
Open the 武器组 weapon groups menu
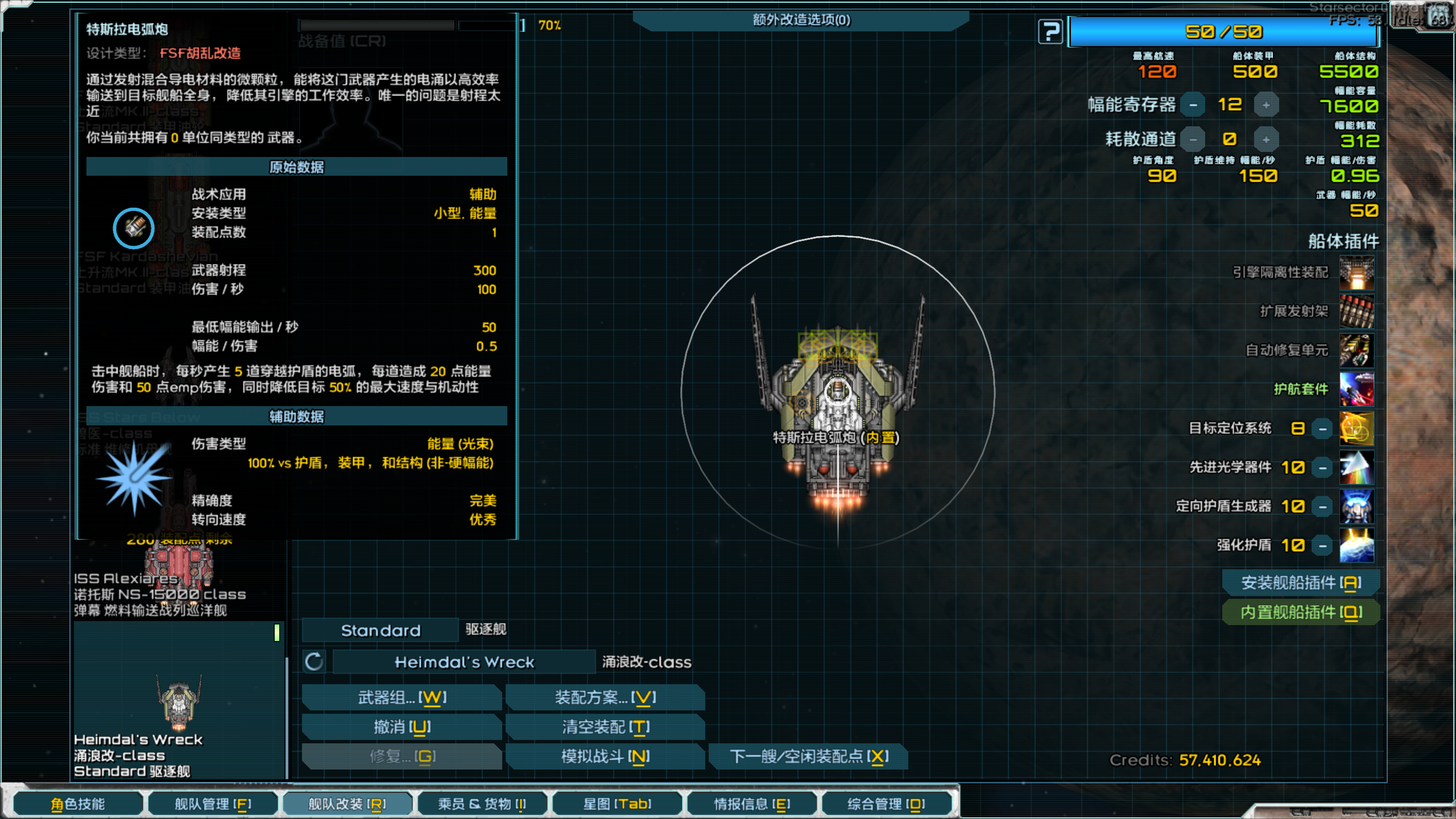[402, 697]
